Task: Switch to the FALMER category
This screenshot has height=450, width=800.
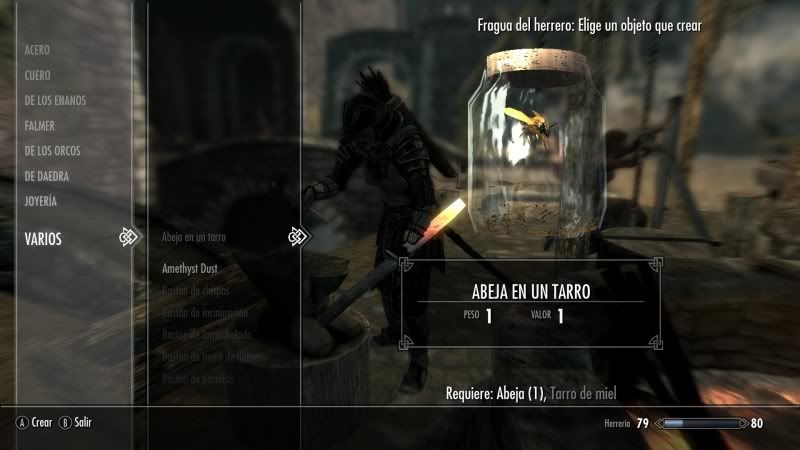Action: 40,126
